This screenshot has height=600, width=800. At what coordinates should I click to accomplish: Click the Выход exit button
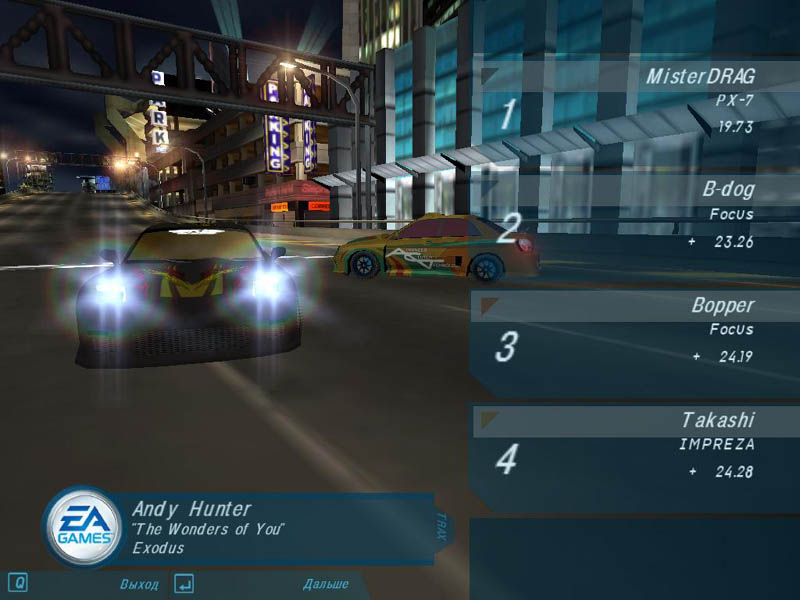point(138,584)
